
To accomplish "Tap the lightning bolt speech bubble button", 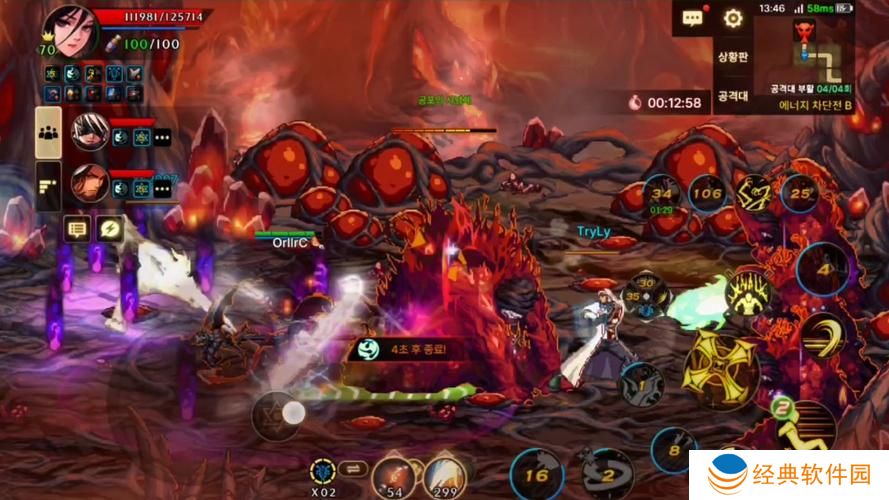I will [109, 229].
